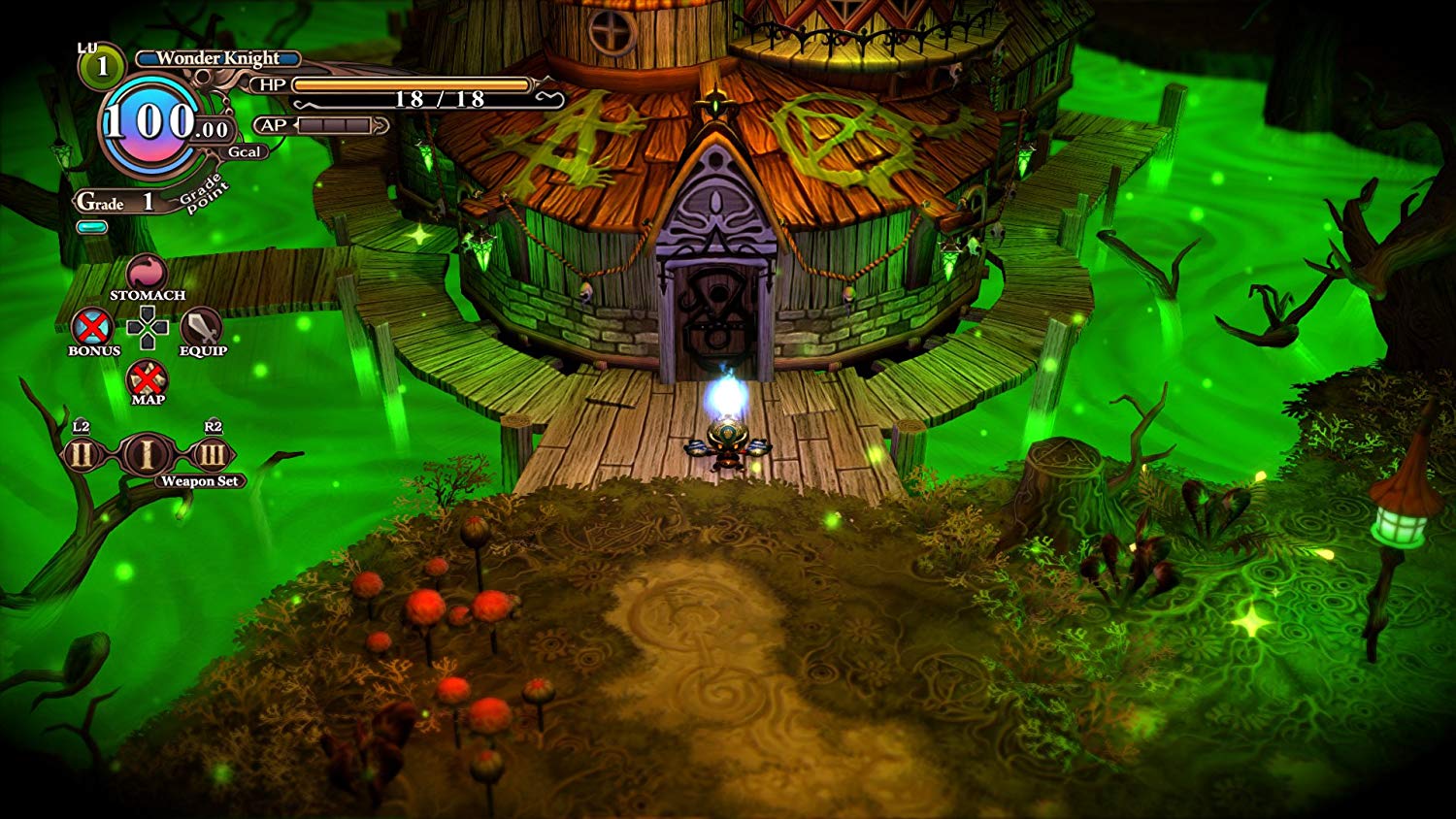Open the Stomach menu icon
This screenshot has height=819, width=1456.
point(147,273)
